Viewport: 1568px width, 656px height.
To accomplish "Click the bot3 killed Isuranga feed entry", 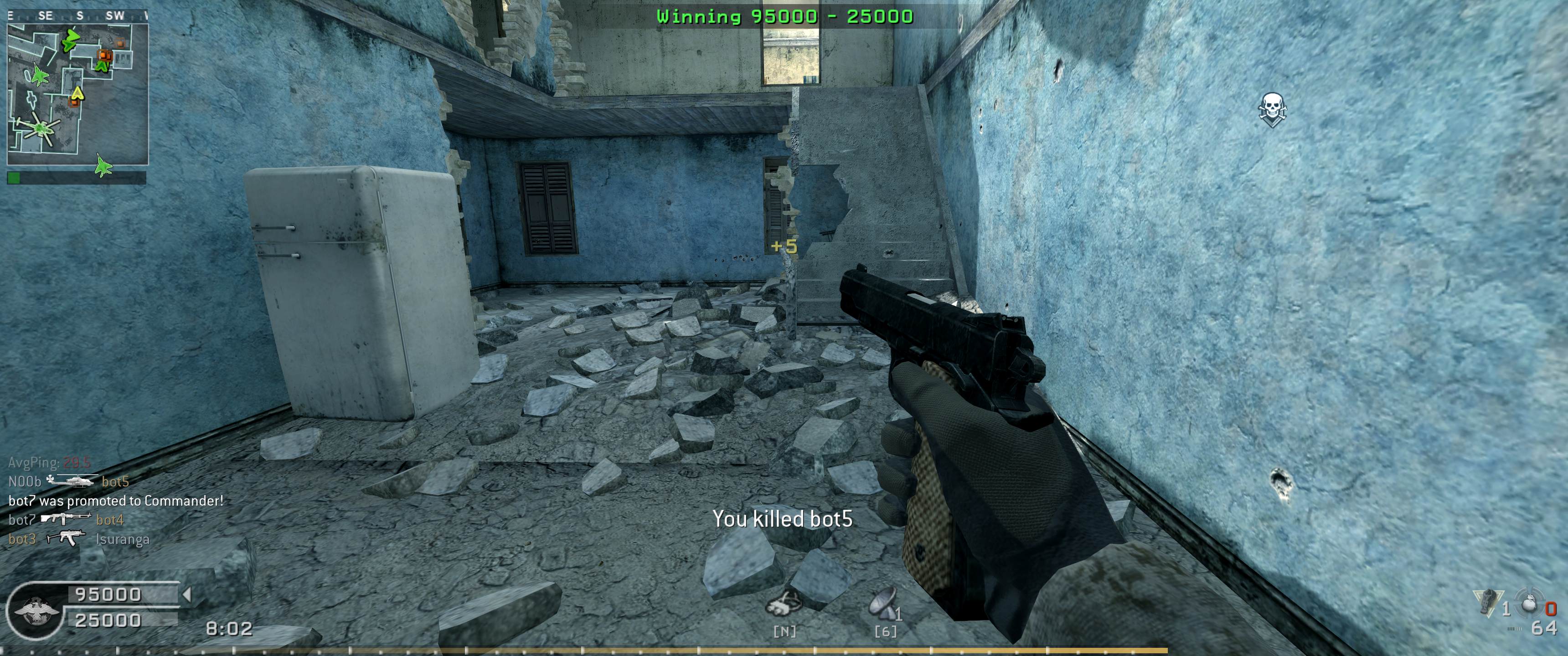I will click(x=78, y=539).
